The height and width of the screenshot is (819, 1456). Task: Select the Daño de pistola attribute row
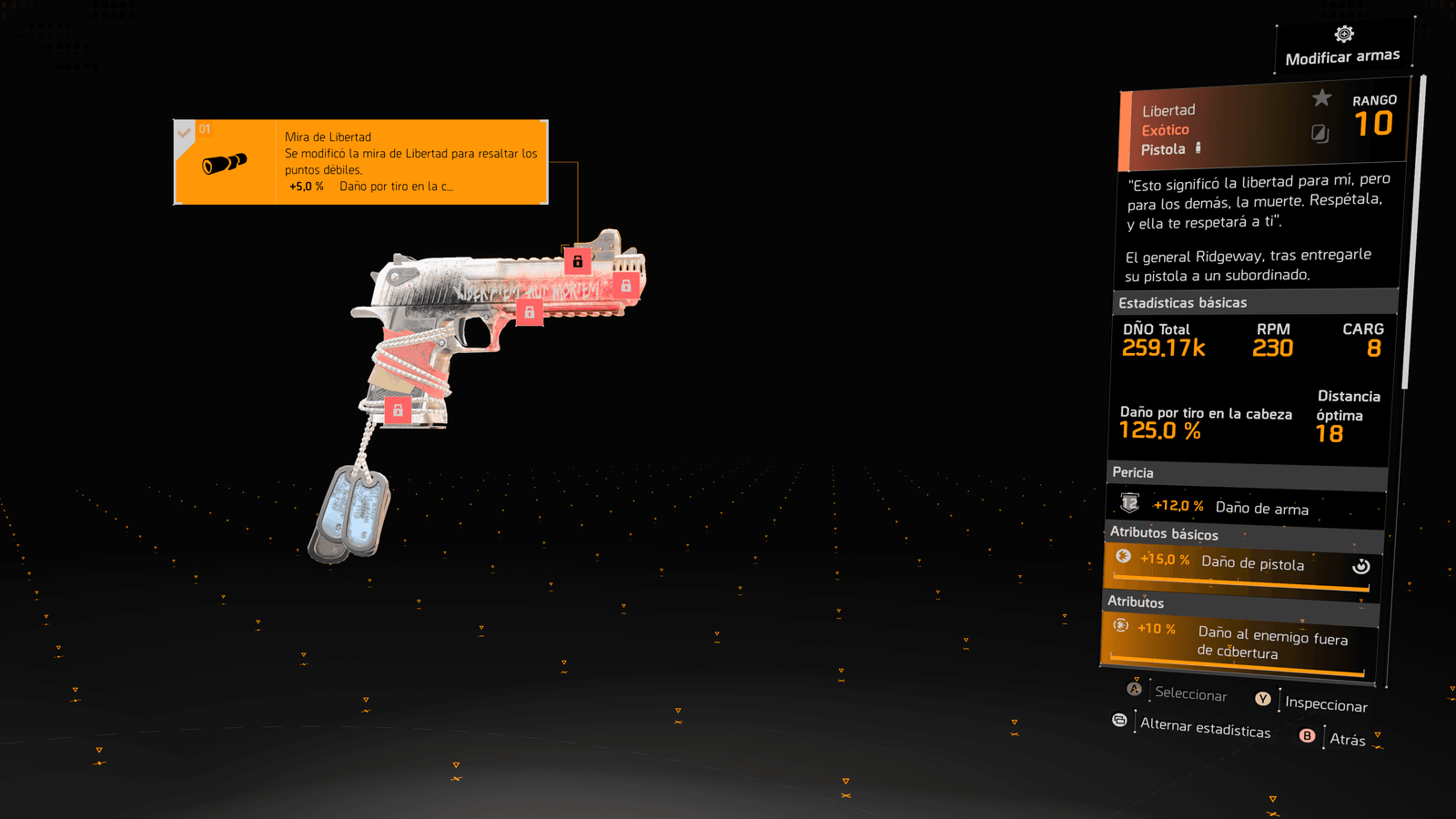(1238, 565)
